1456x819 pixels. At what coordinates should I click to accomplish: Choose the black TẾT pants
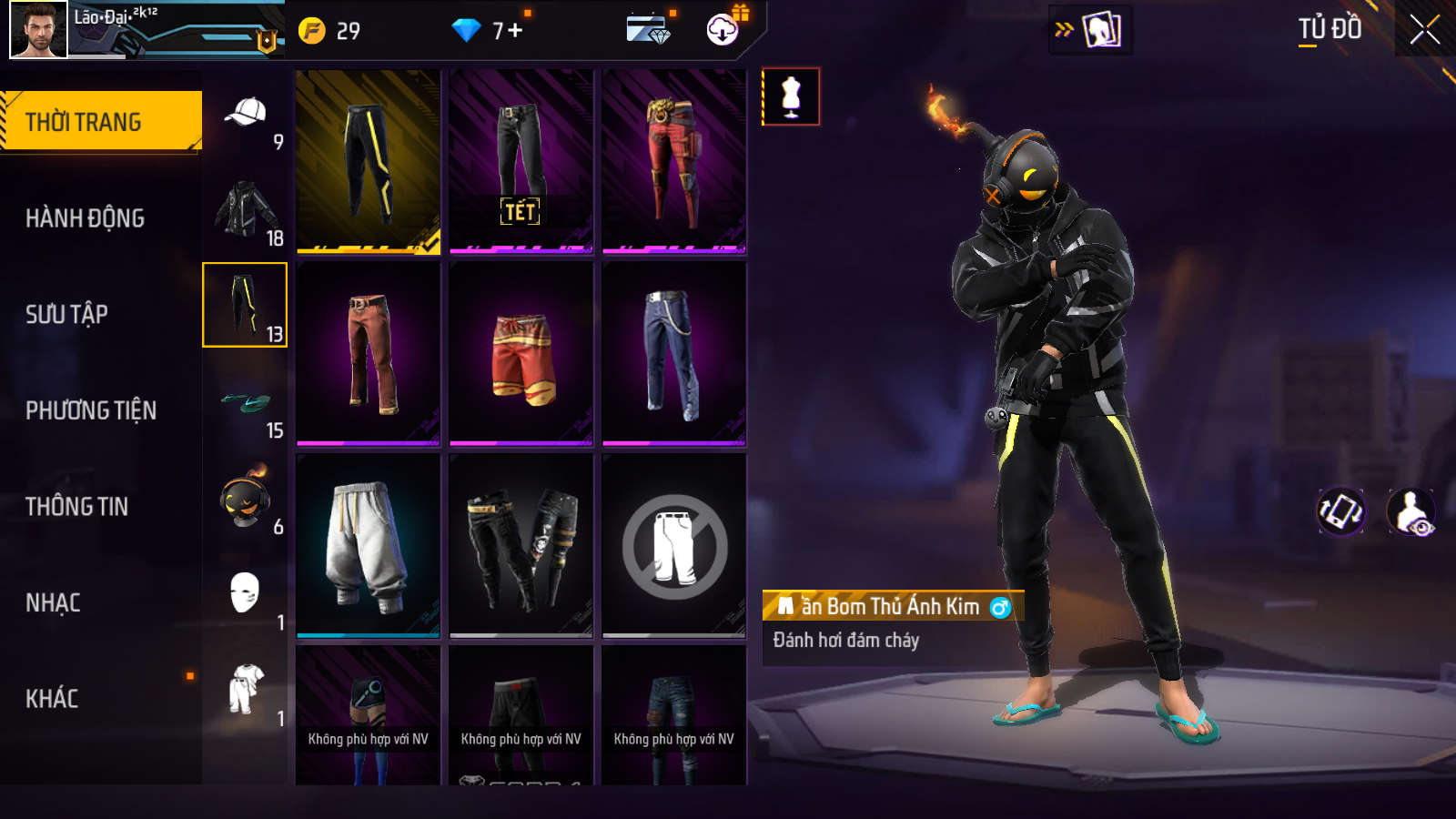pyautogui.click(x=521, y=161)
